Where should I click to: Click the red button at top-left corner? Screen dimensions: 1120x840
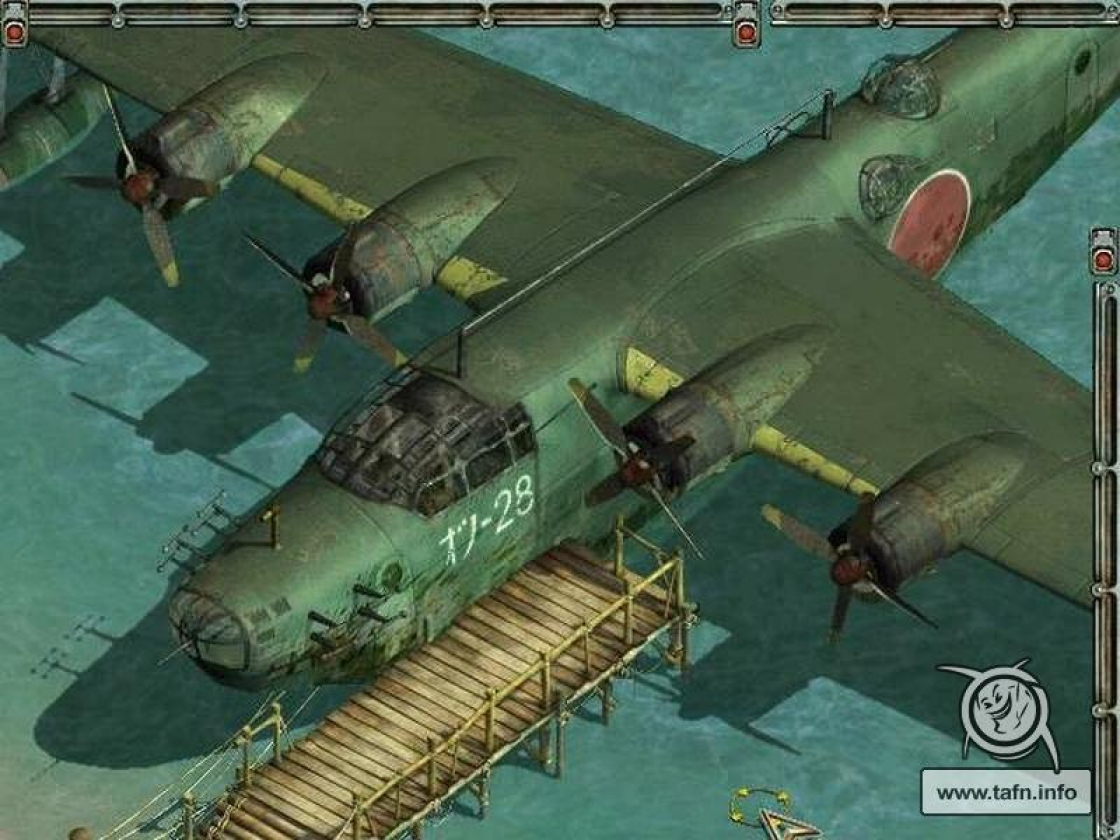(15, 33)
